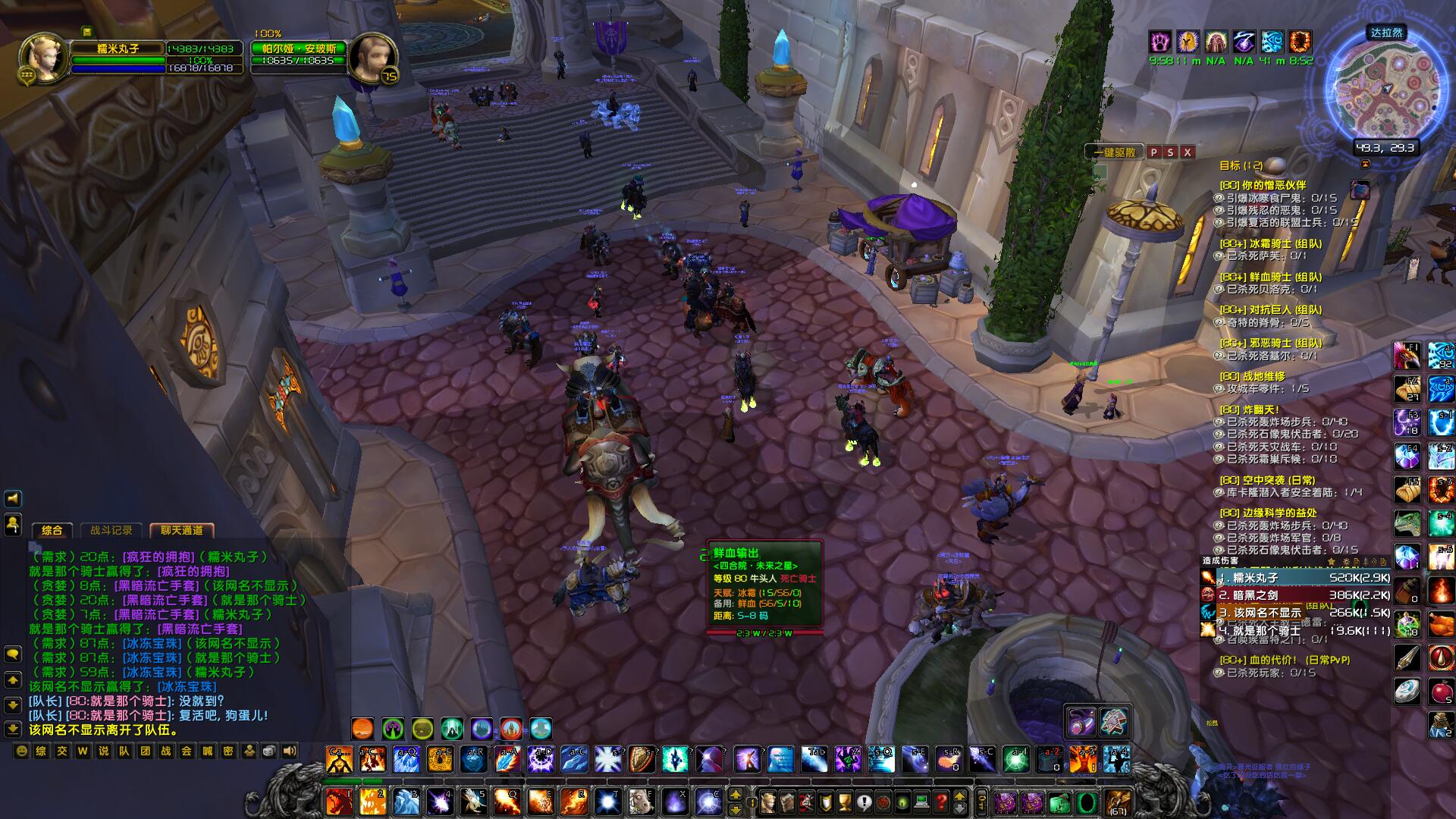Switch to the 战斗记录 chat tab
This screenshot has width=1456, height=819.
[111, 530]
